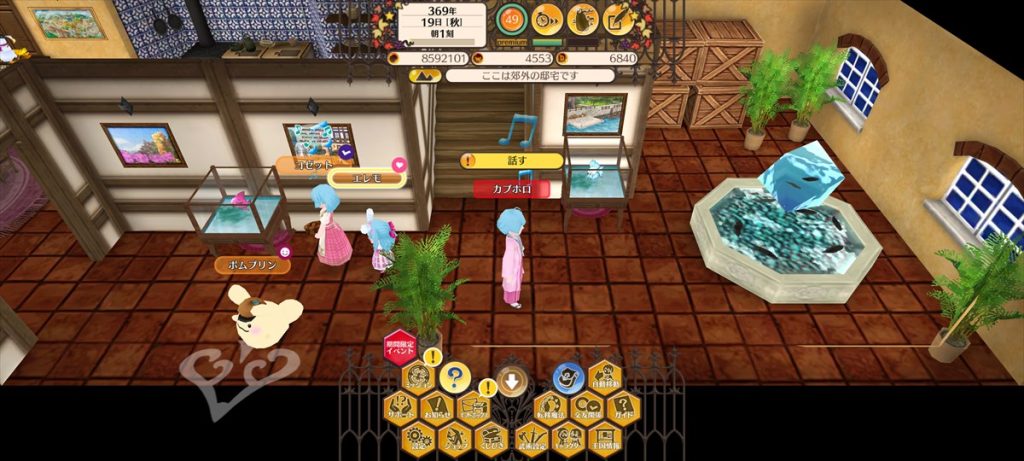The image size is (1024, 461).
Task: Click the clock fast-forward icon
Action: coord(546,18)
